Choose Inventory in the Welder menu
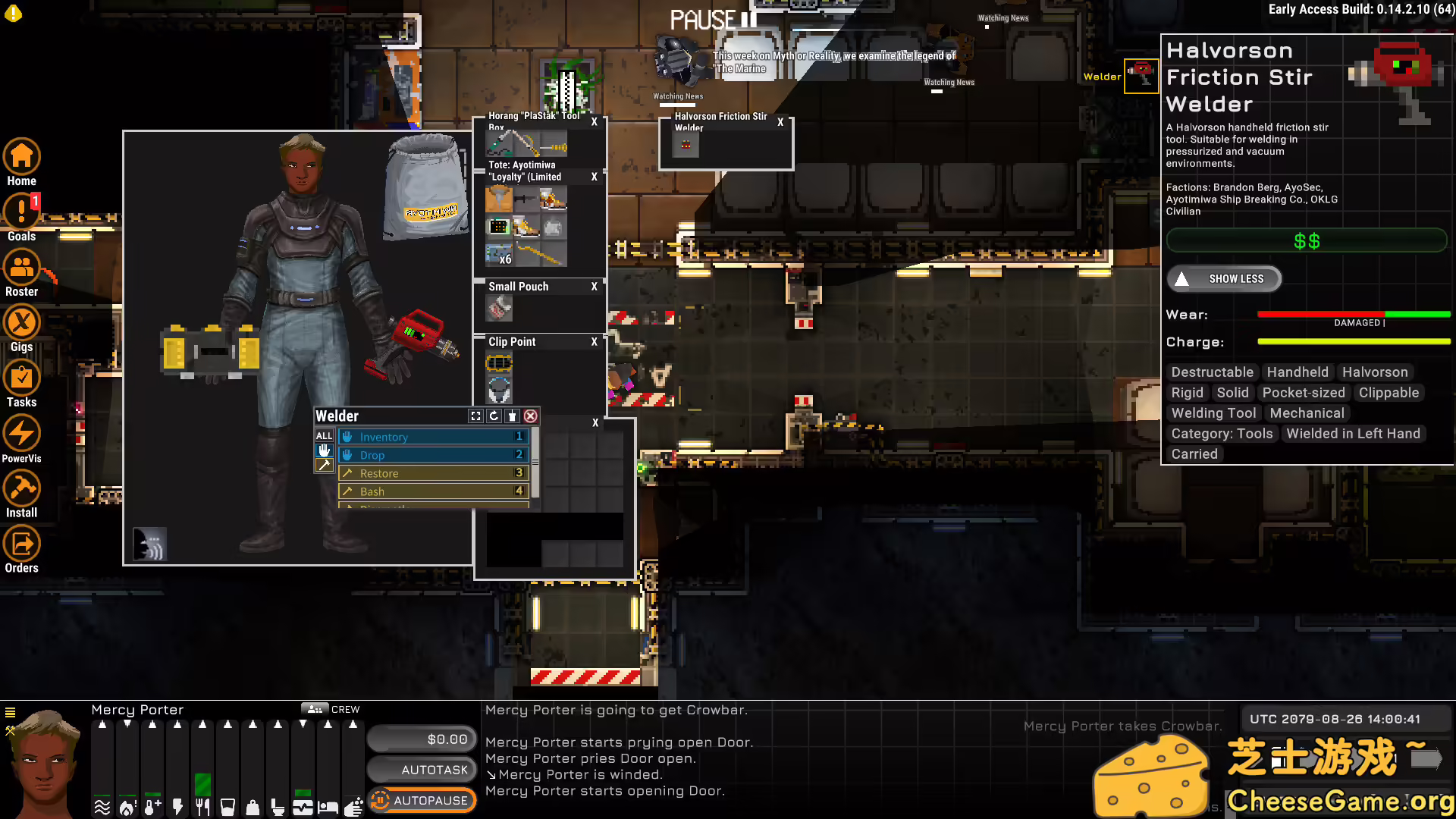1456x819 pixels. (434, 437)
